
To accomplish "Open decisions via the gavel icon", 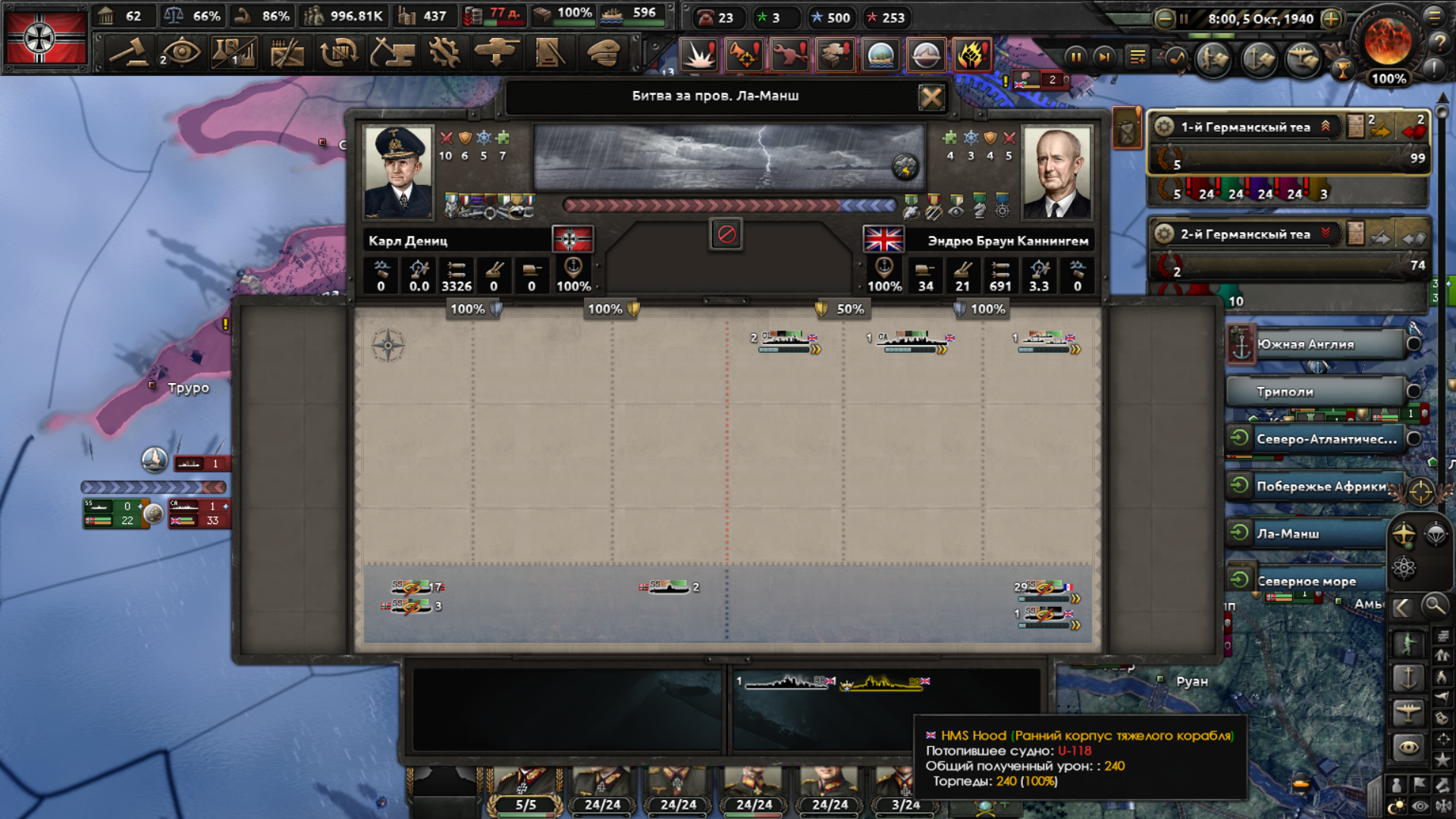I will coord(129,53).
